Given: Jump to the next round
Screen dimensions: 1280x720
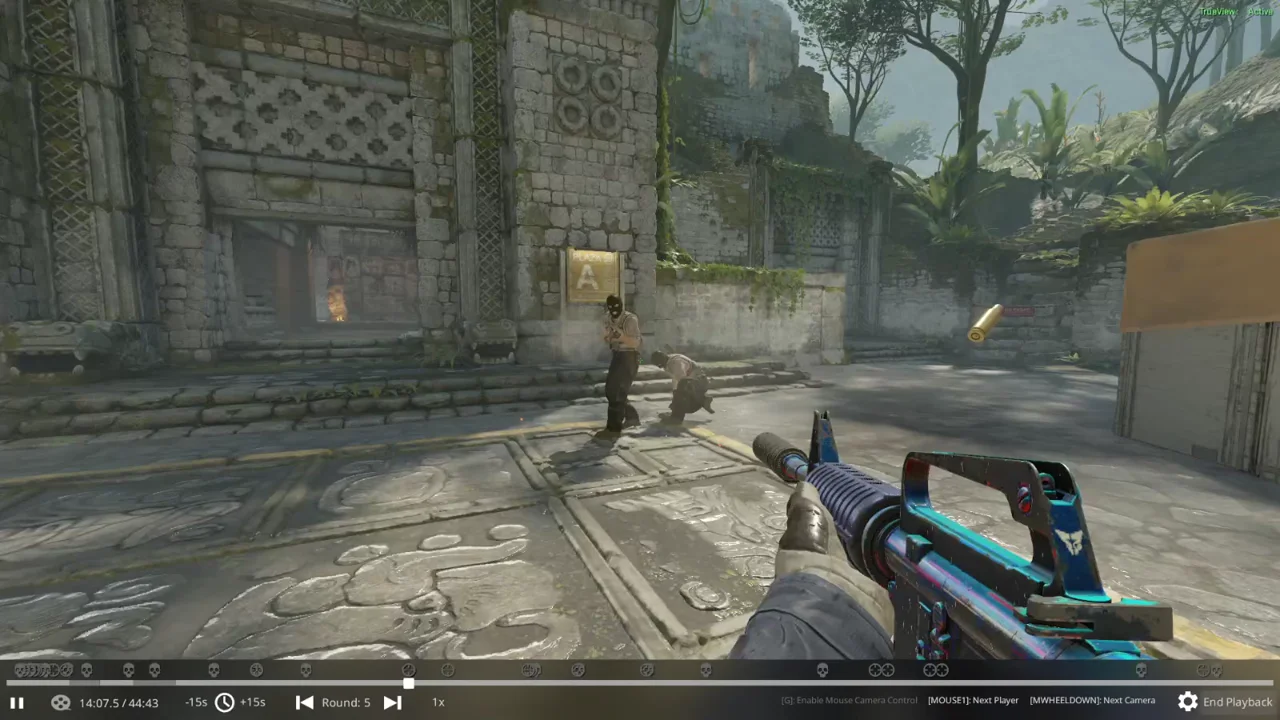Looking at the screenshot, I should [x=392, y=702].
